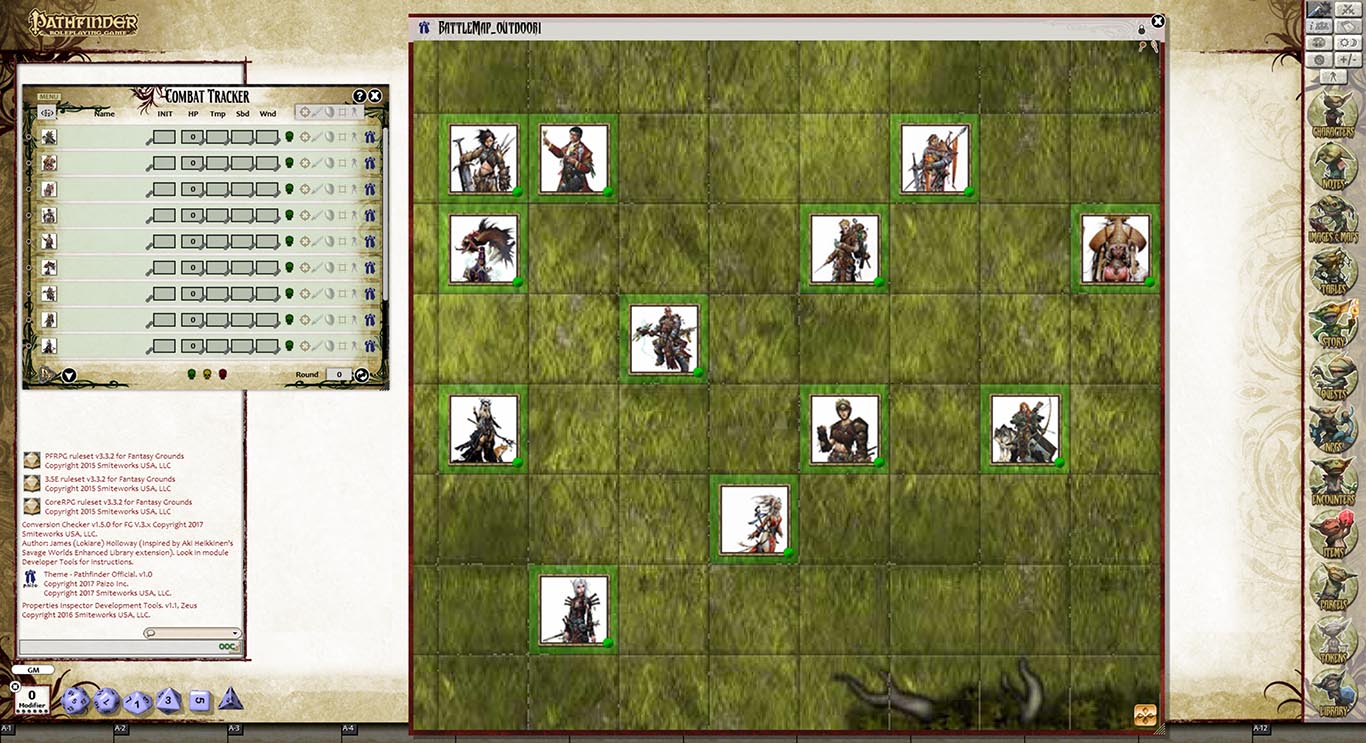Lock the BattleMap_outdoor1 window
Screen dimensions: 1366x743
(1141, 30)
